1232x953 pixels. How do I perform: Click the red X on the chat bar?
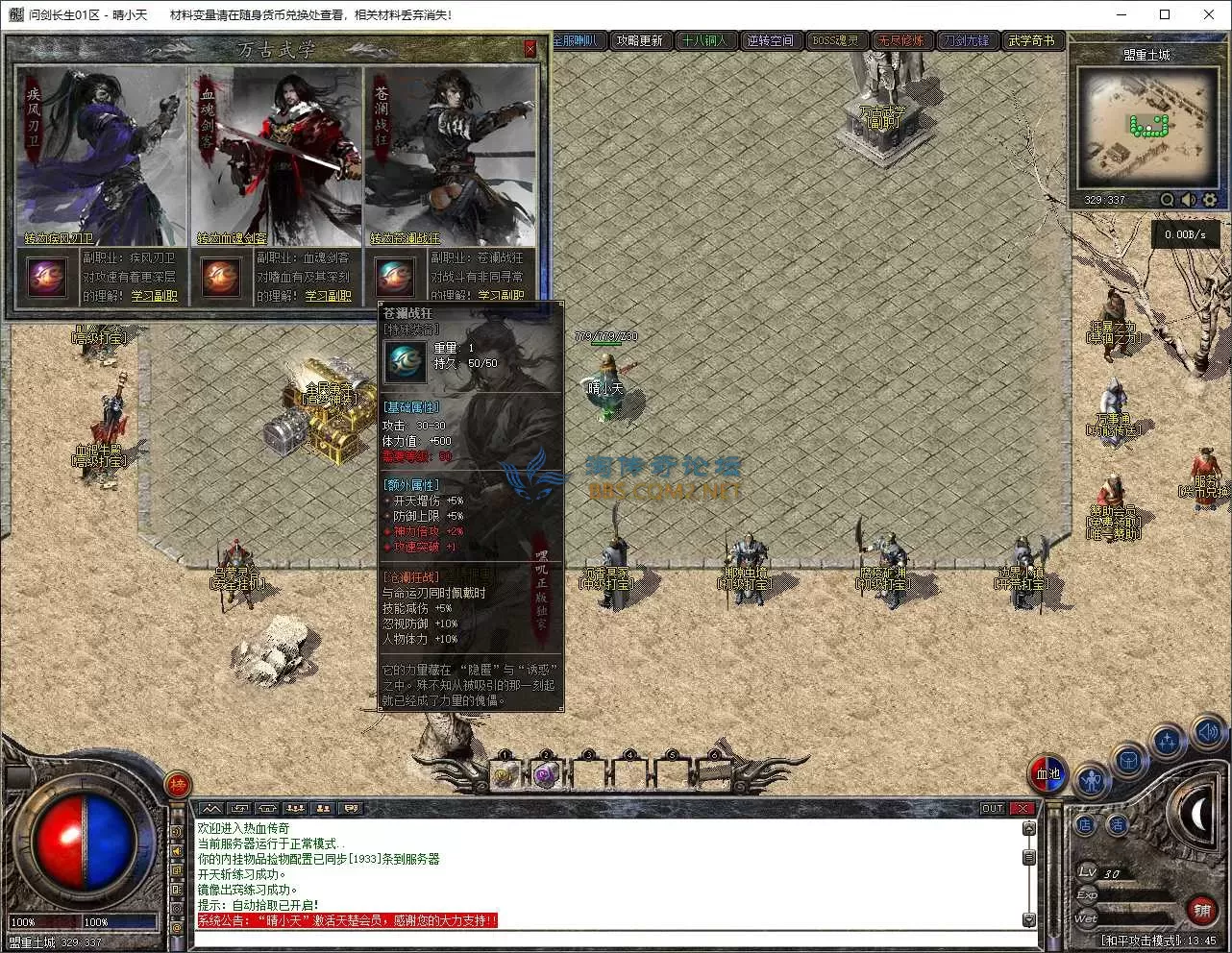(x=1023, y=809)
